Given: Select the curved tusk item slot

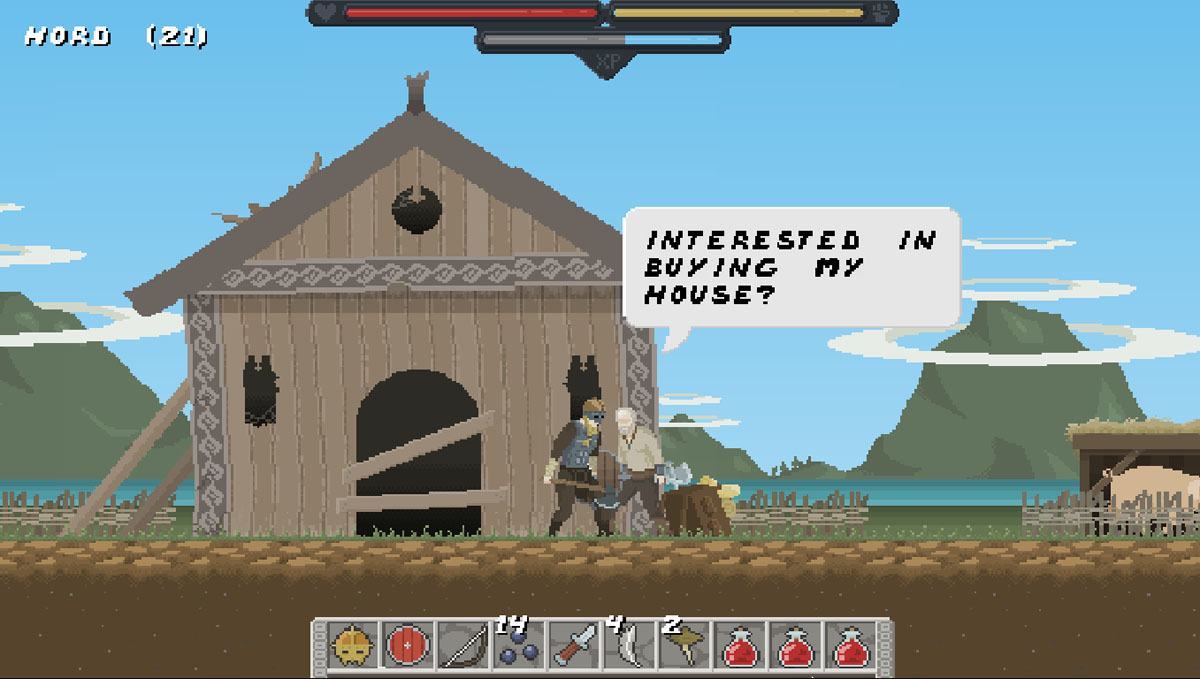Looking at the screenshot, I should pos(630,647).
